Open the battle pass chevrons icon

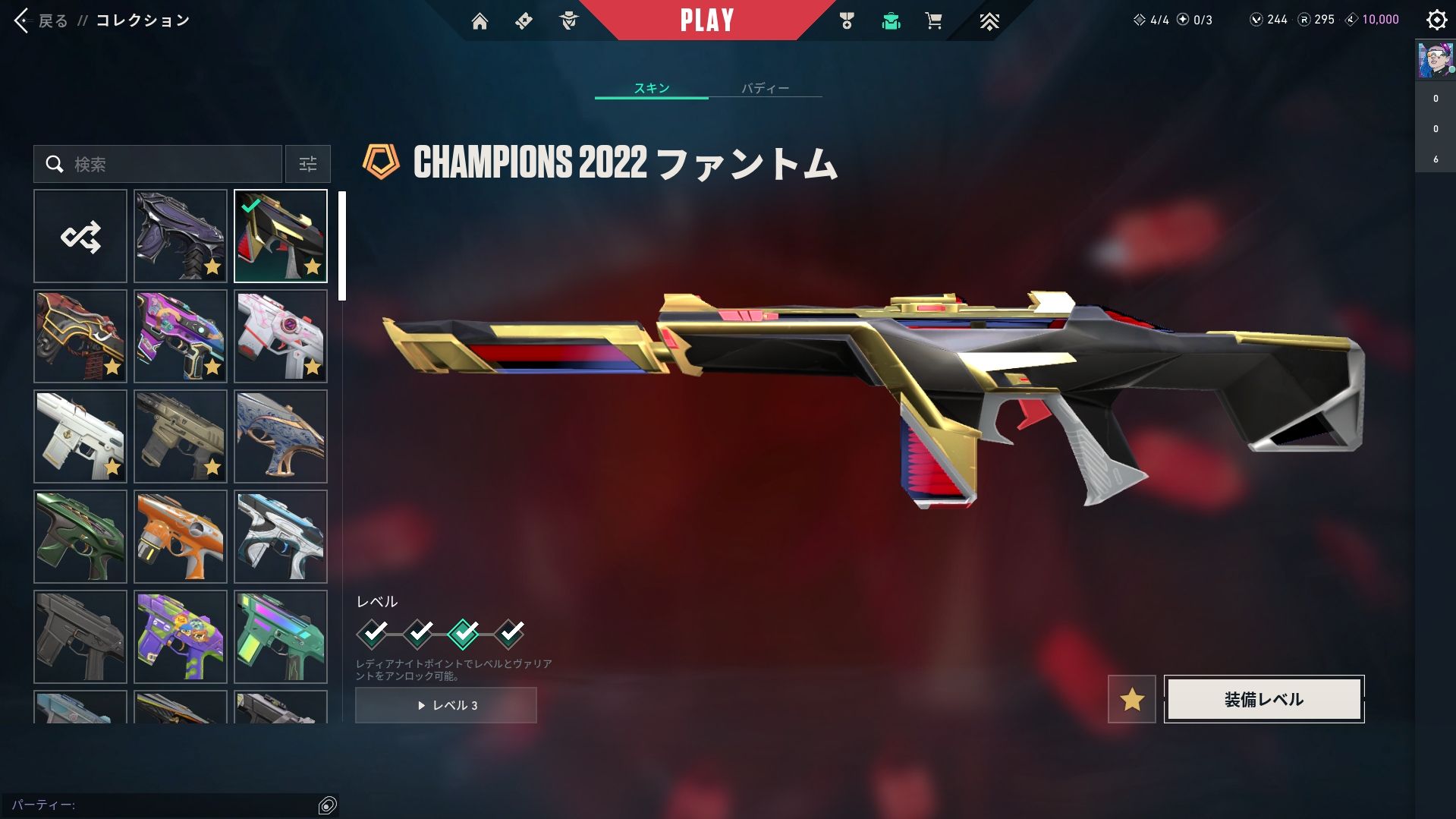click(989, 21)
